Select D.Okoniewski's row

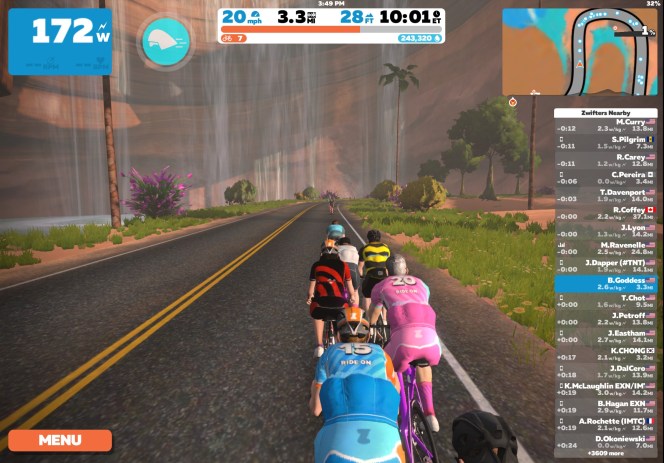pos(605,441)
